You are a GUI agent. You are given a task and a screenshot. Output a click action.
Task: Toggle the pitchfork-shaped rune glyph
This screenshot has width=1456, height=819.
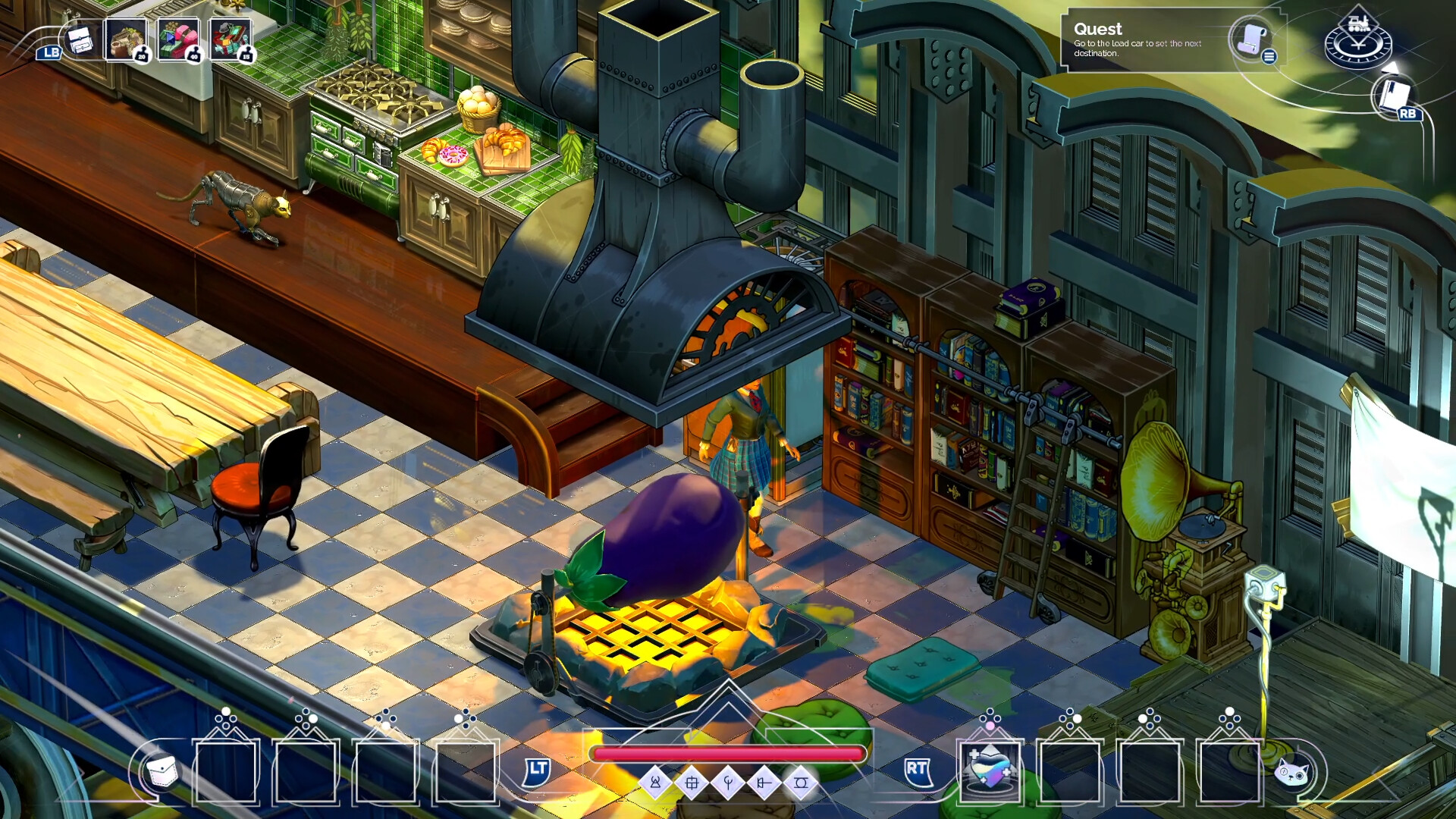pos(728,783)
